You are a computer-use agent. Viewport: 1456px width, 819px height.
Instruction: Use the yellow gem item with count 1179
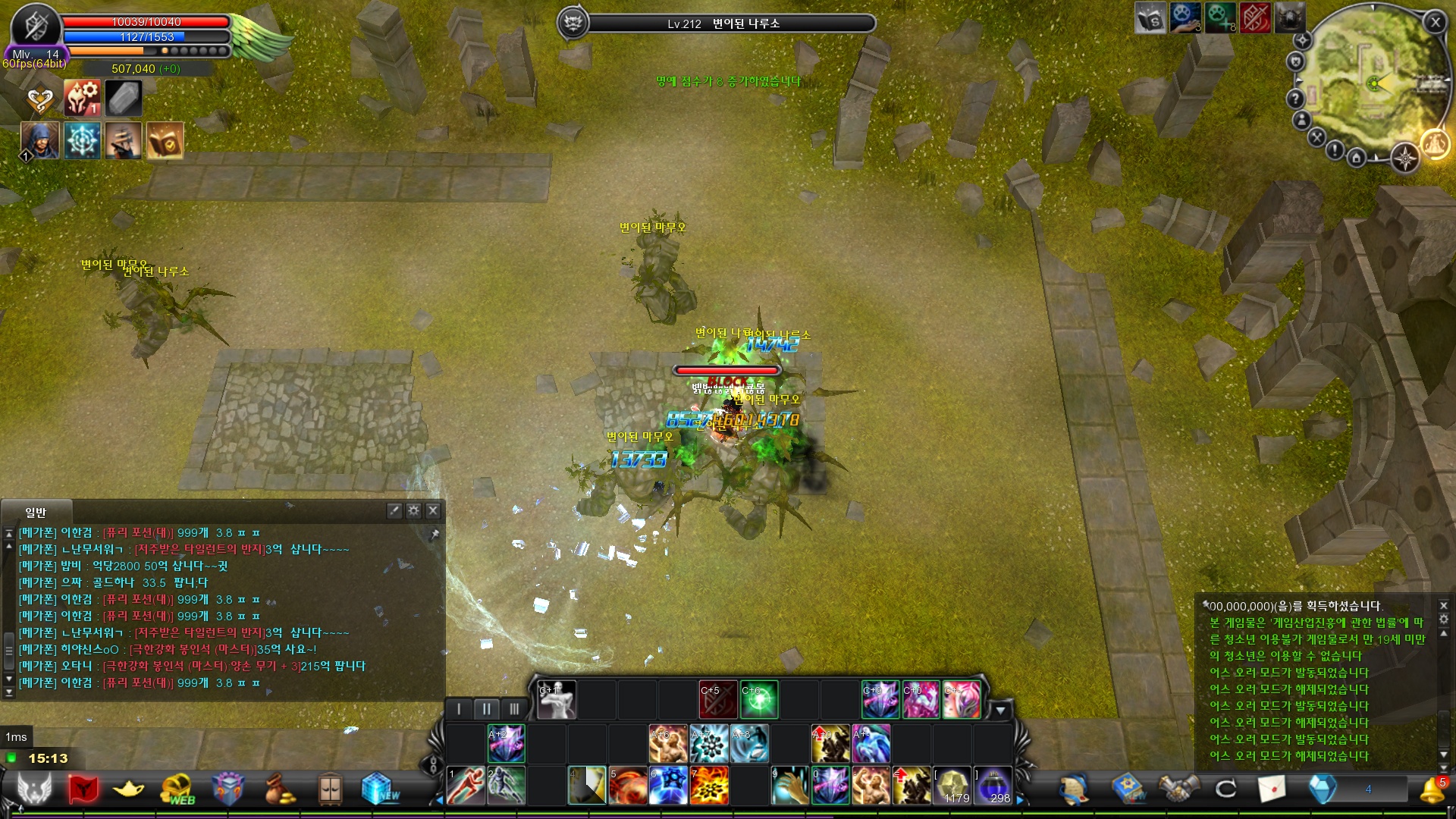[952, 786]
